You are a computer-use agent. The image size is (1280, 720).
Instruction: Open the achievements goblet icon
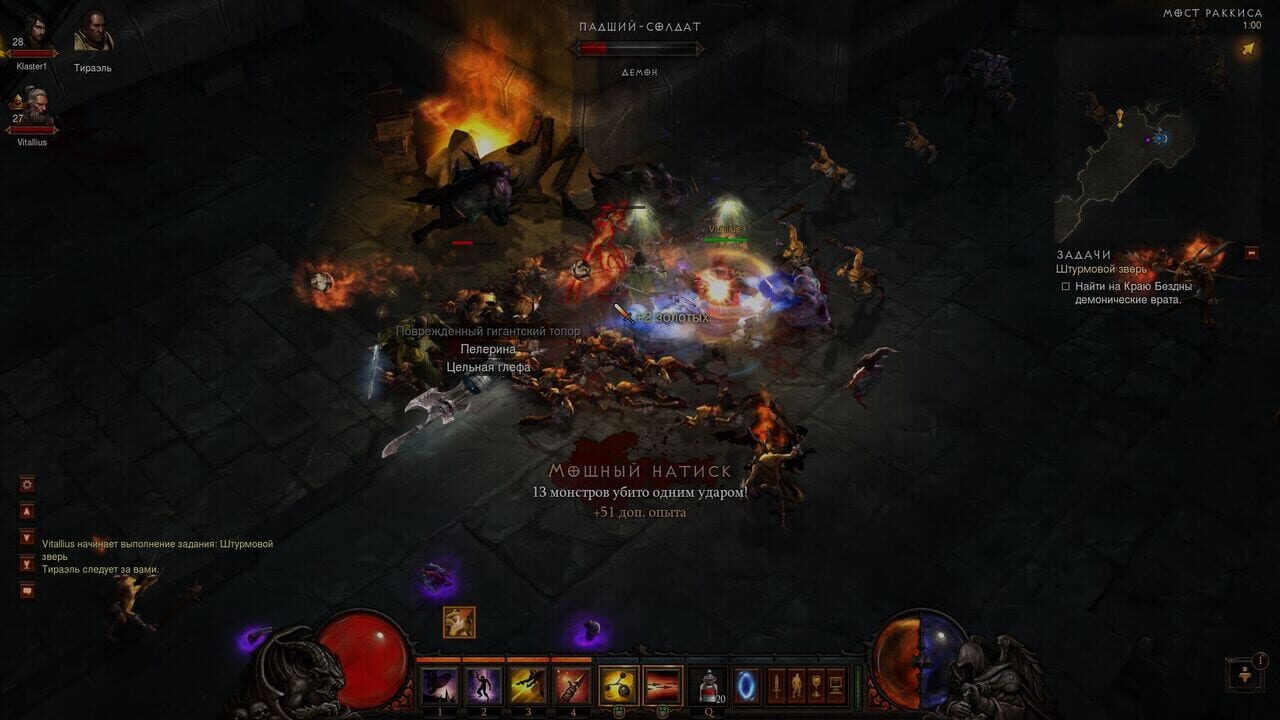pos(816,685)
